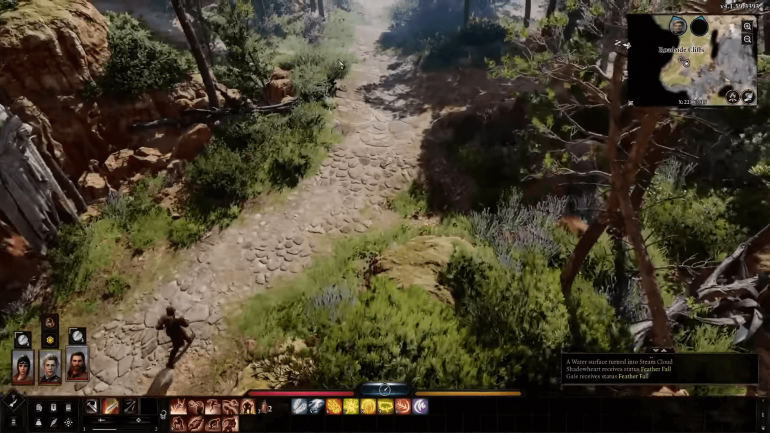
Task: Open the combat log panel
Action: pos(658,368)
